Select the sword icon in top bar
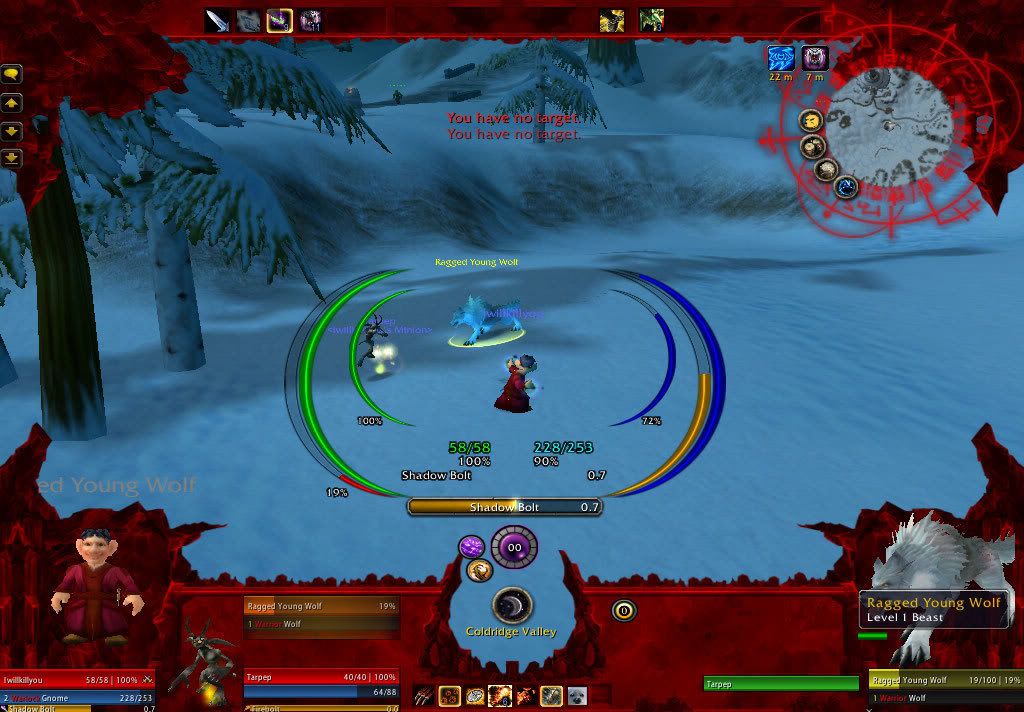 pos(218,20)
